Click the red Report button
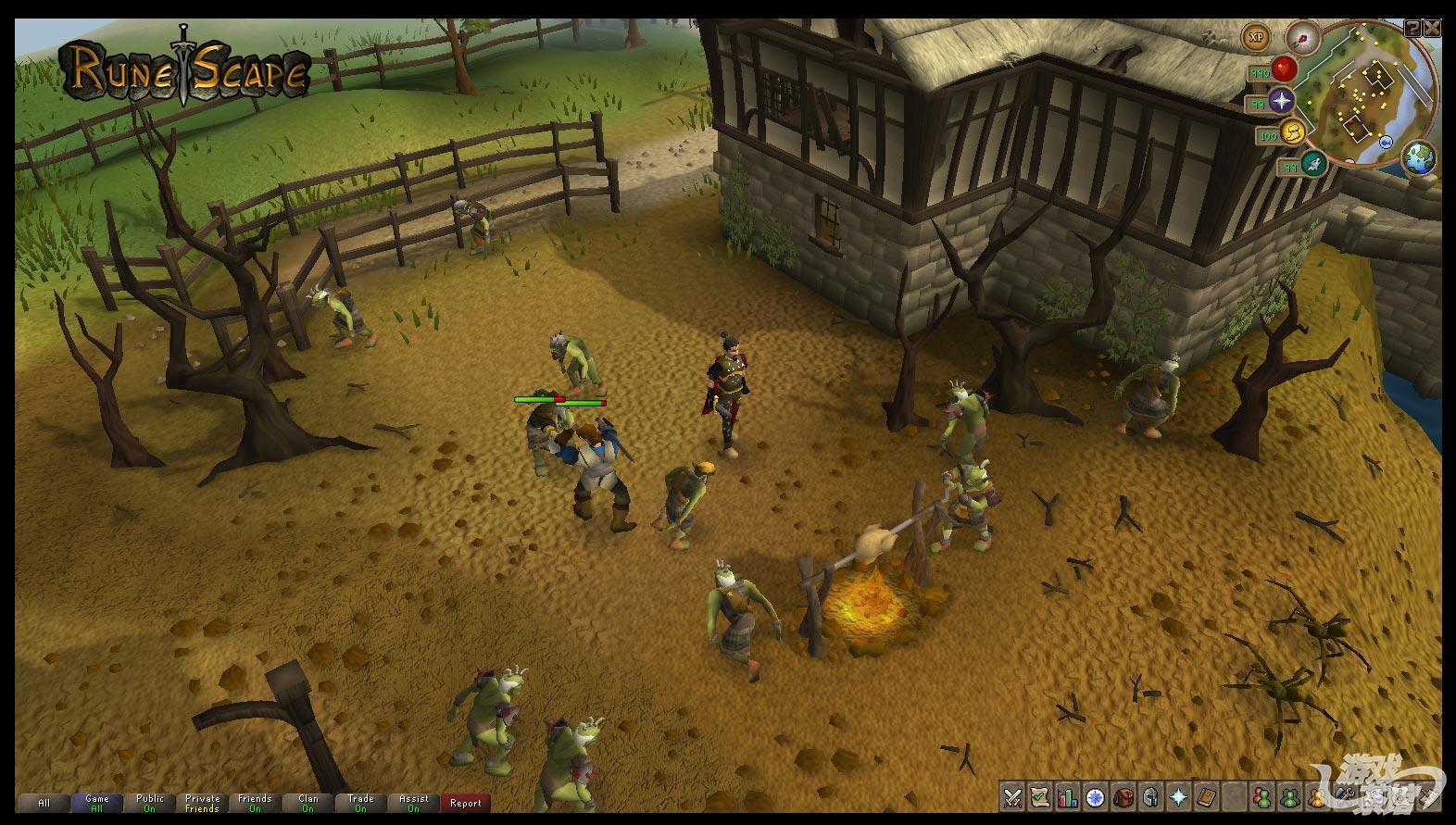This screenshot has height=825, width=1456. coord(465,803)
